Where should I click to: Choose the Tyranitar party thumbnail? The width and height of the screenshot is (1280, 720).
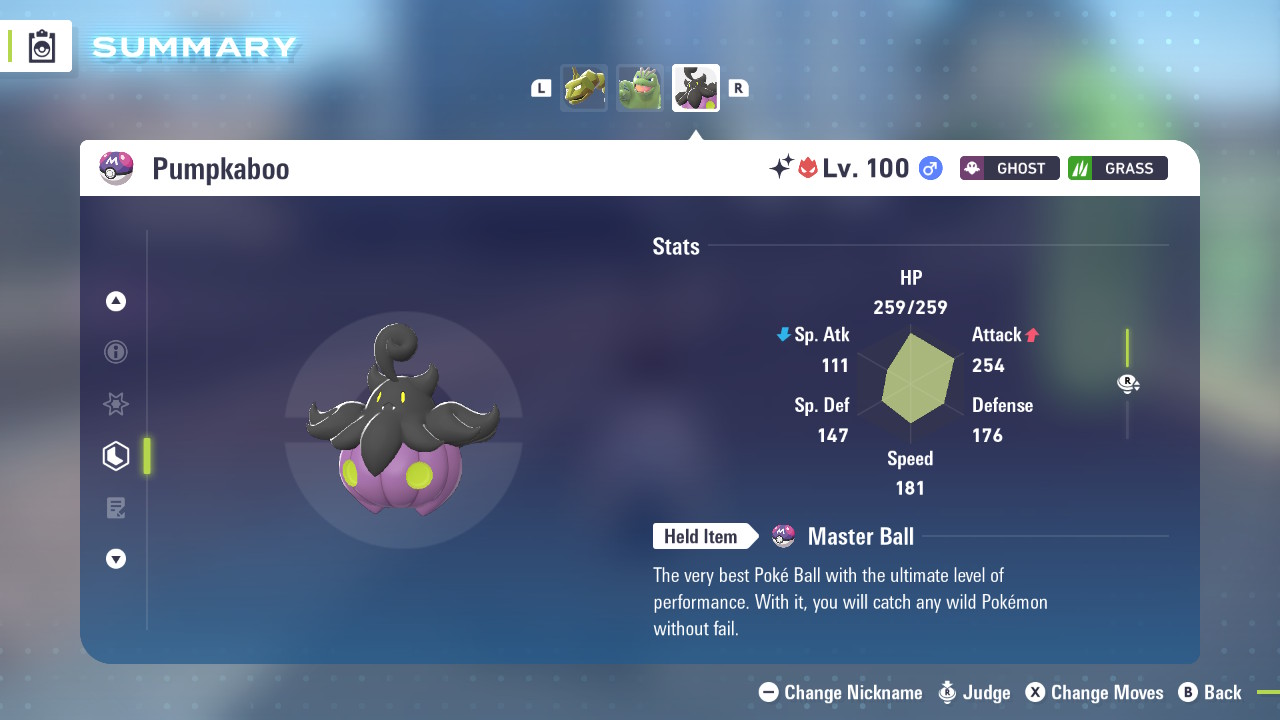point(640,88)
